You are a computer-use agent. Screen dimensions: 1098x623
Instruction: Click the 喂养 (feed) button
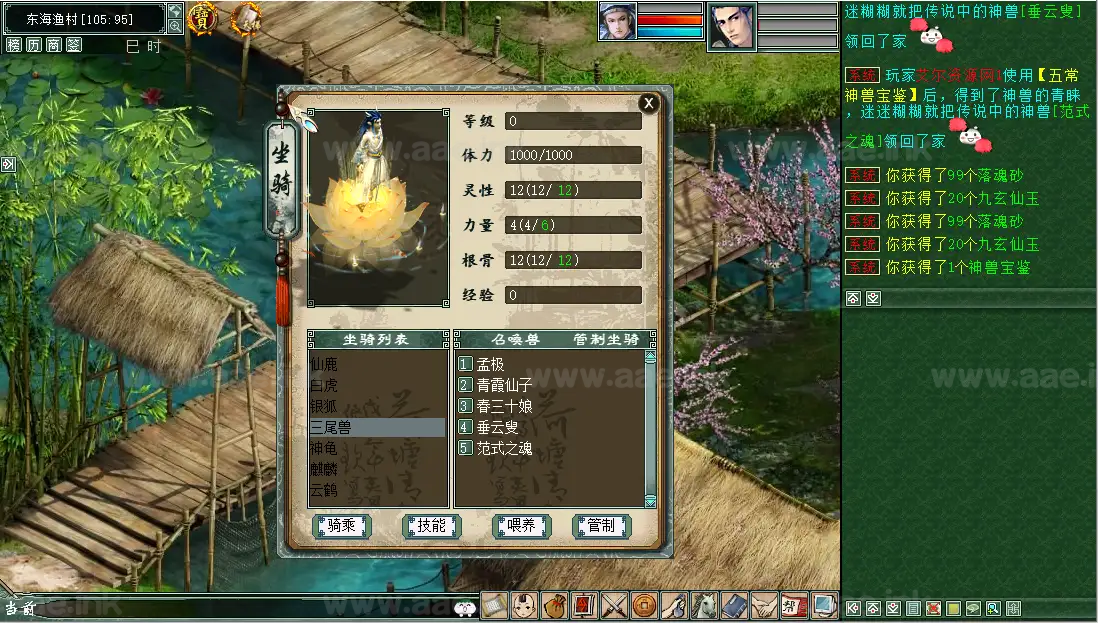[x=521, y=526]
